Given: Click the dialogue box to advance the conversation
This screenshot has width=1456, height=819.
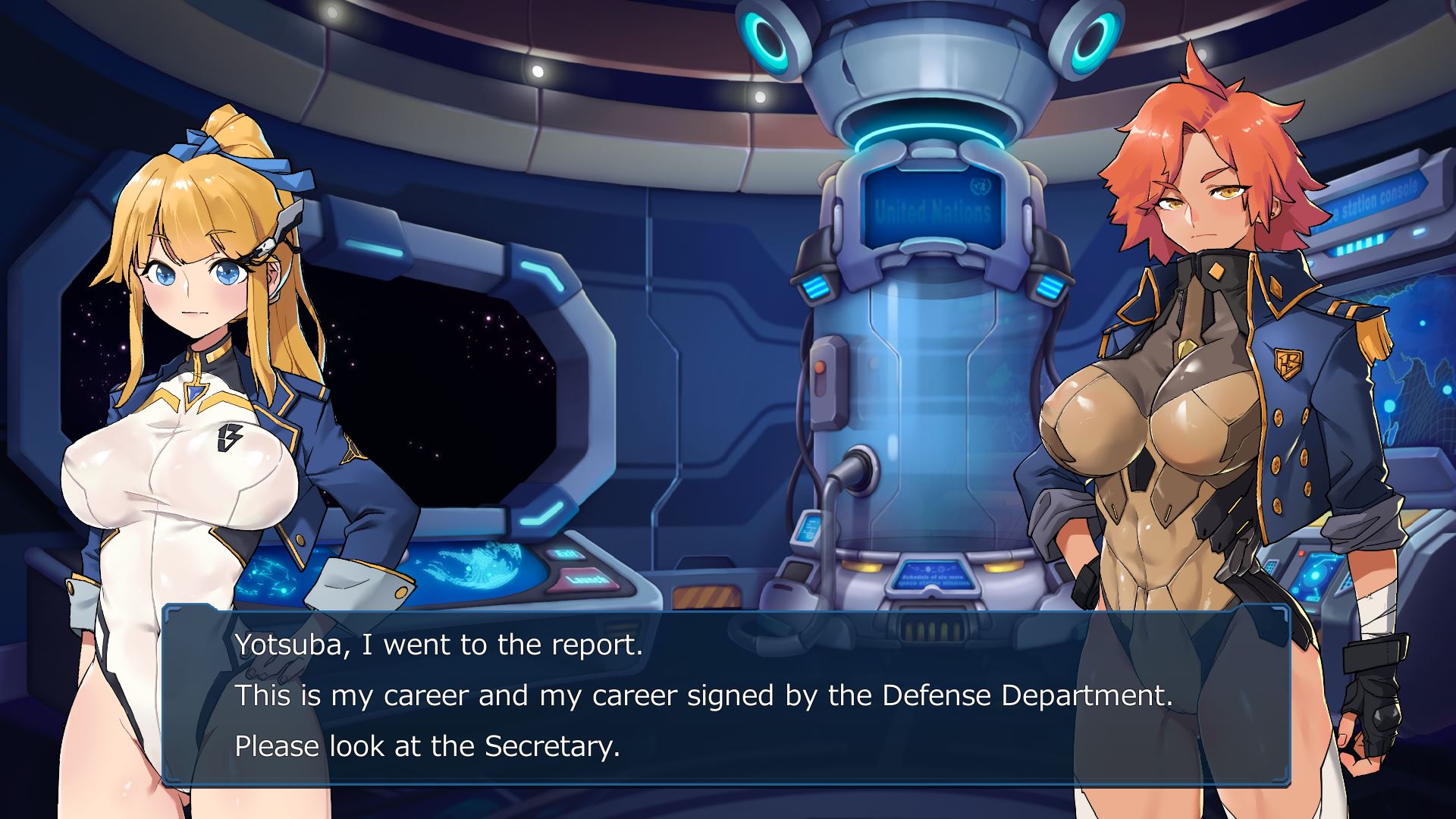Looking at the screenshot, I should [726, 695].
